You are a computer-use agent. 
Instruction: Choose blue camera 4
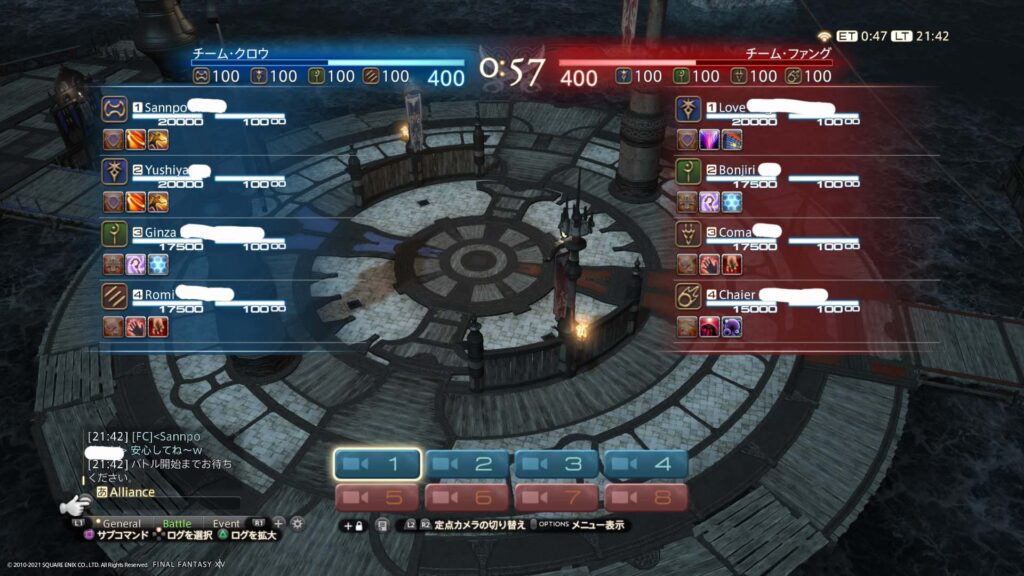click(x=645, y=464)
